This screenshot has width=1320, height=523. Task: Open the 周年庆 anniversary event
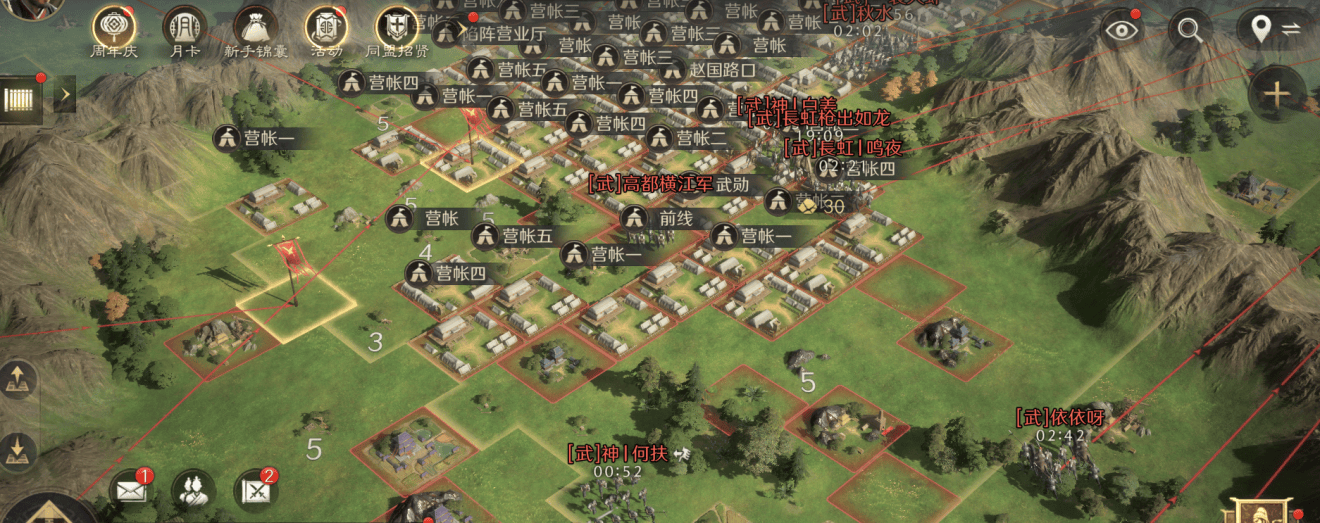(x=114, y=27)
